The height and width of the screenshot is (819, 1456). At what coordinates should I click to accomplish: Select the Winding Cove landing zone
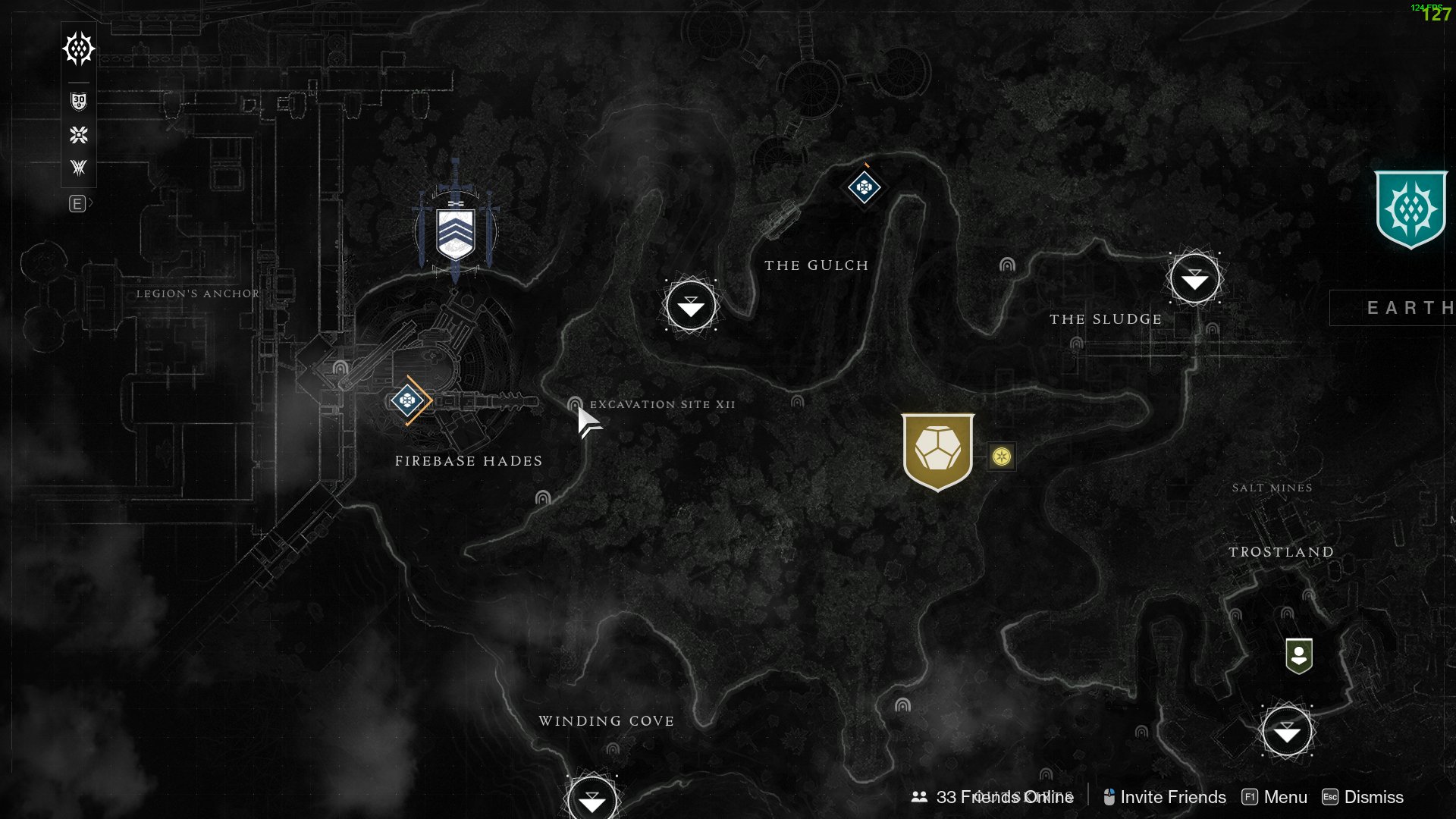click(594, 799)
